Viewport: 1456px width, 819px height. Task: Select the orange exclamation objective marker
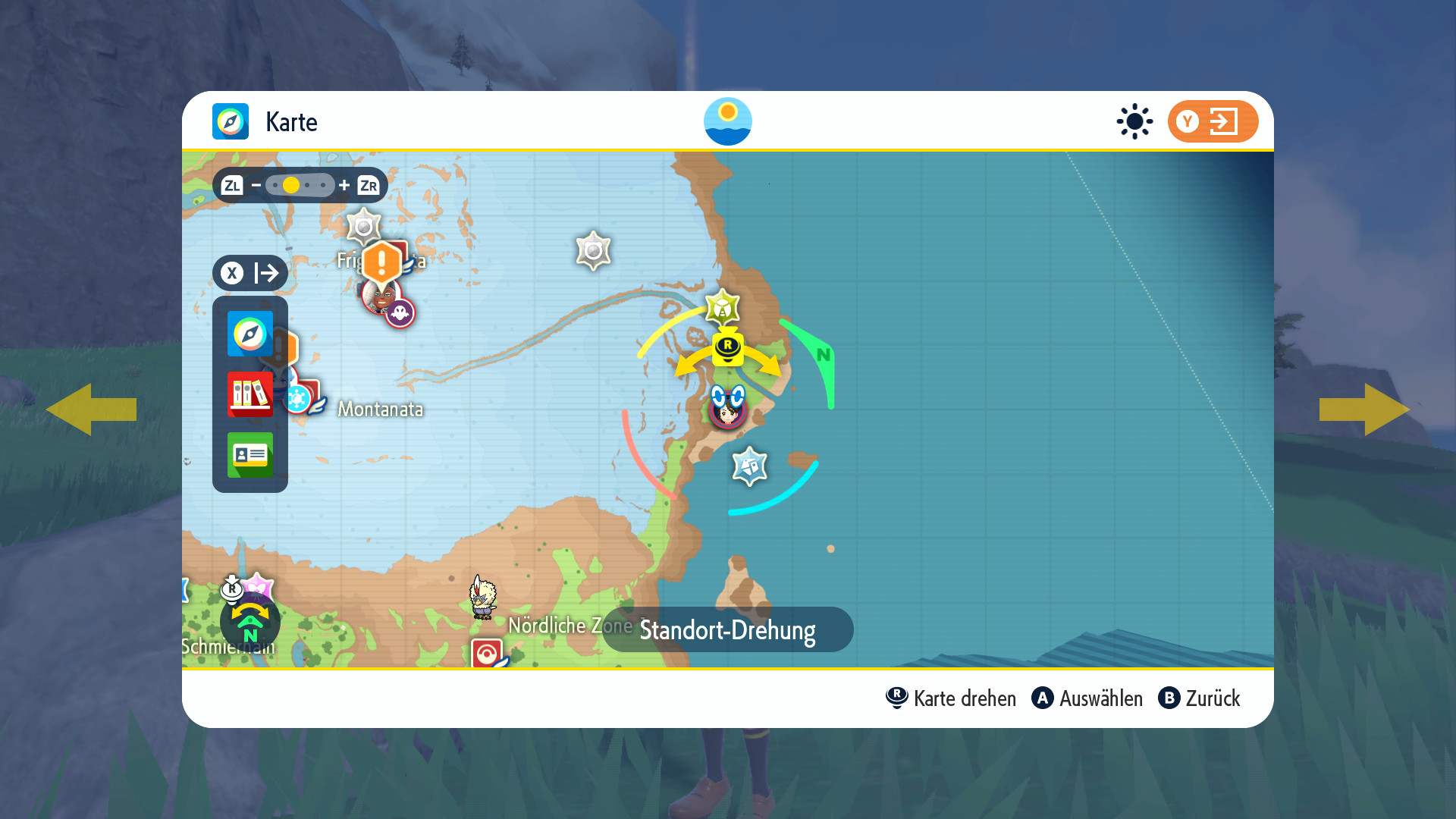381,262
